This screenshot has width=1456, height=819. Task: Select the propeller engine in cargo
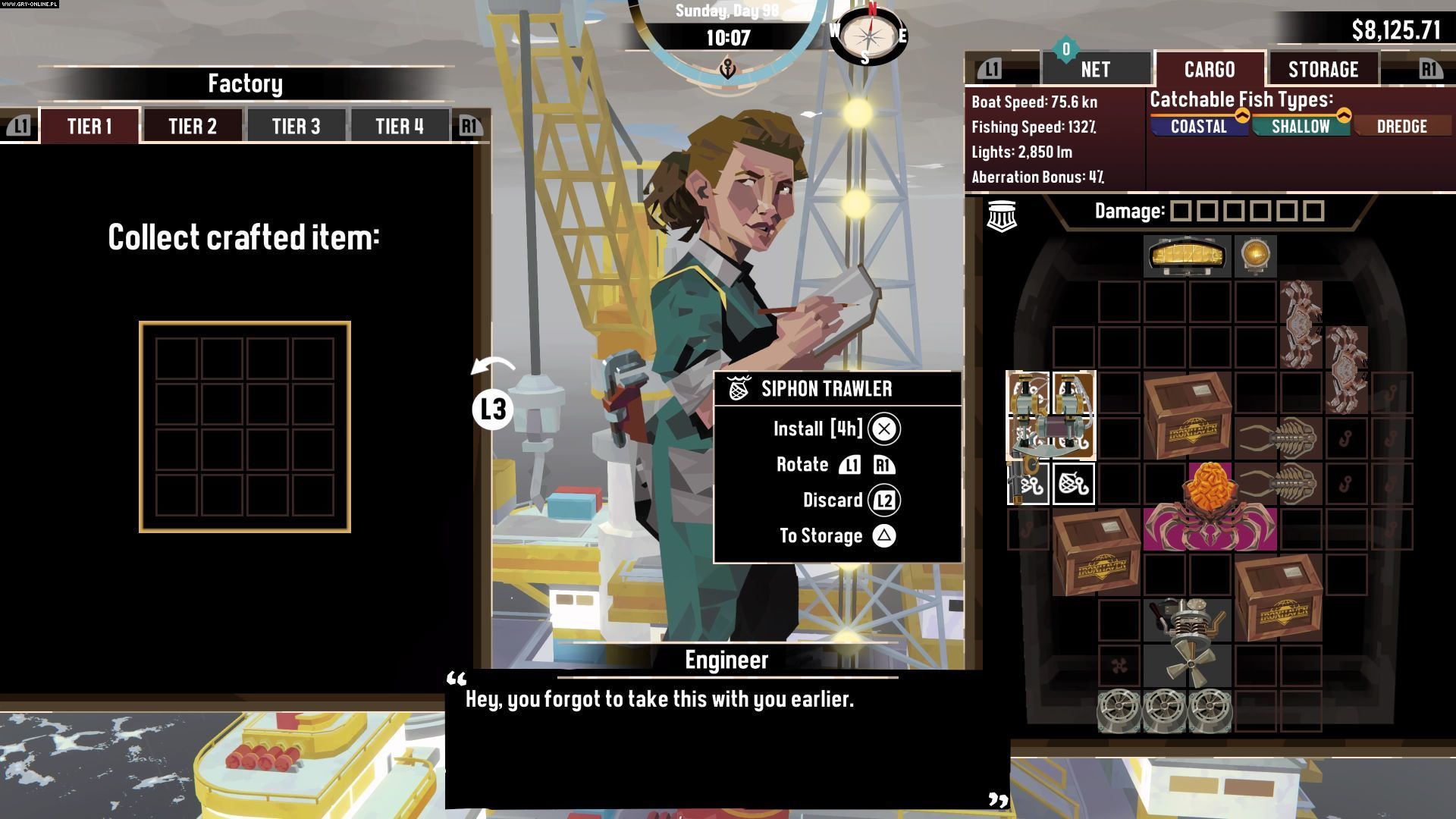[x=1187, y=645]
